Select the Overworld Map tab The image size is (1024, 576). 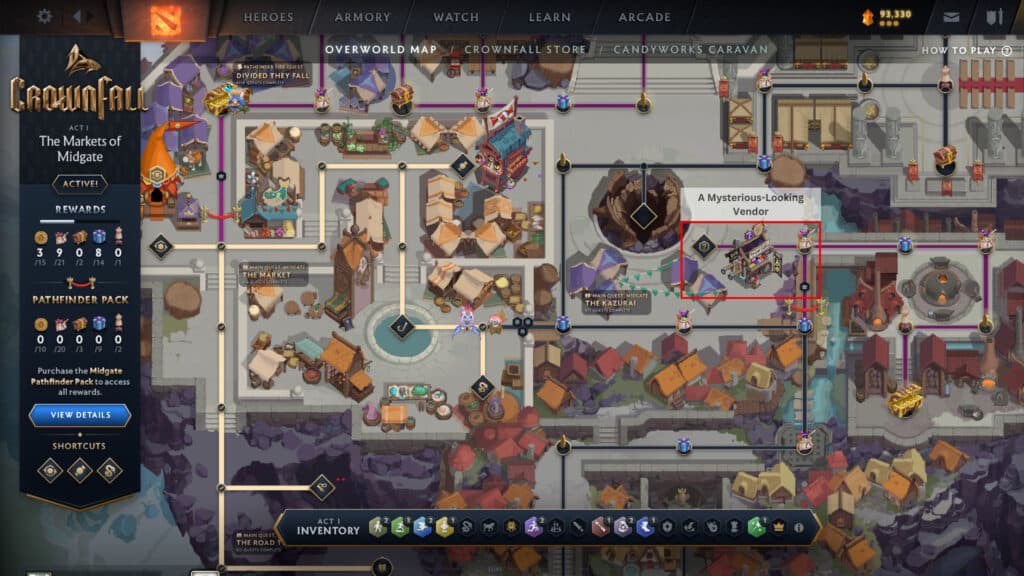point(382,49)
